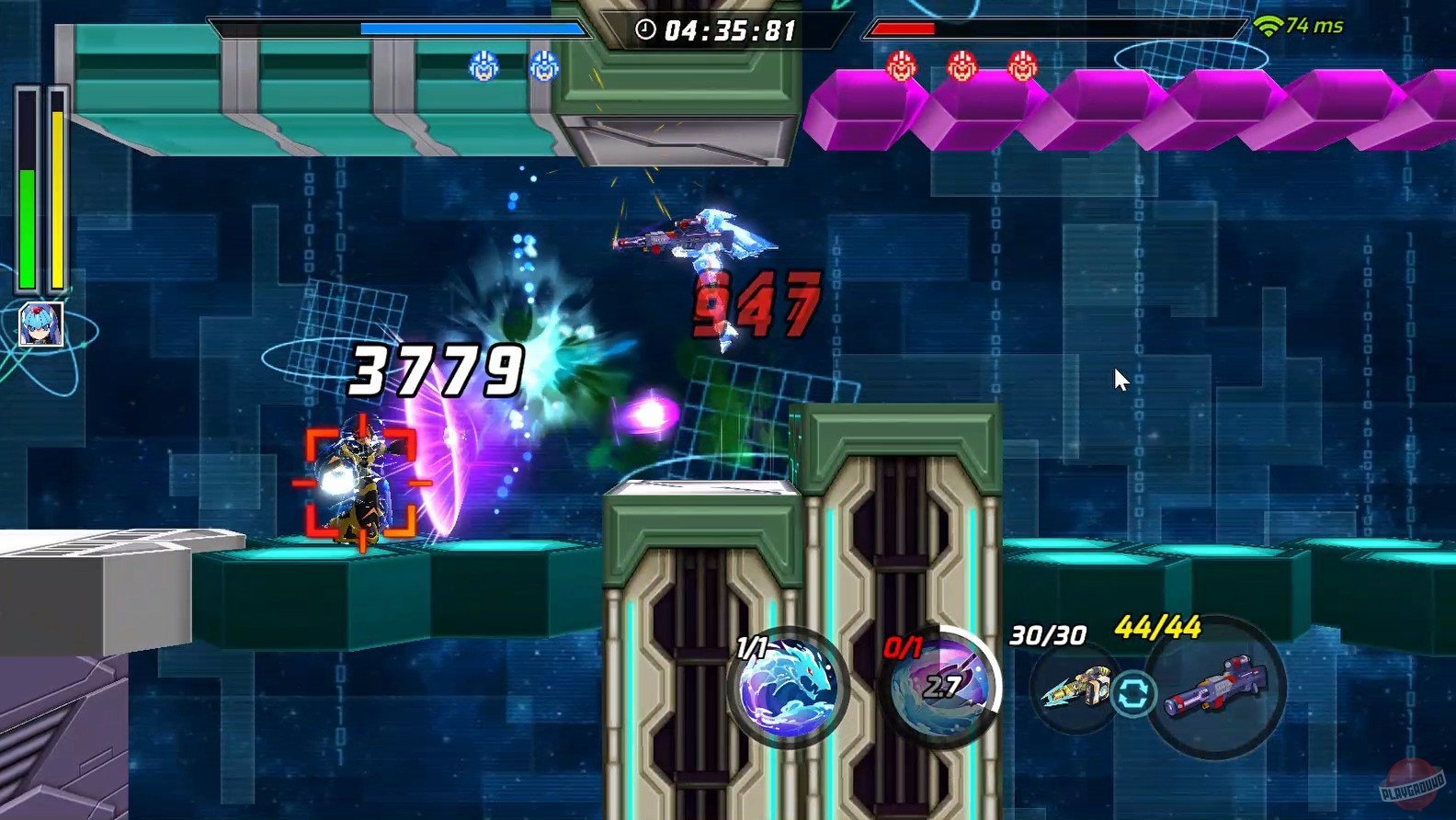Click the second blue Mega Man life icon

542,66
